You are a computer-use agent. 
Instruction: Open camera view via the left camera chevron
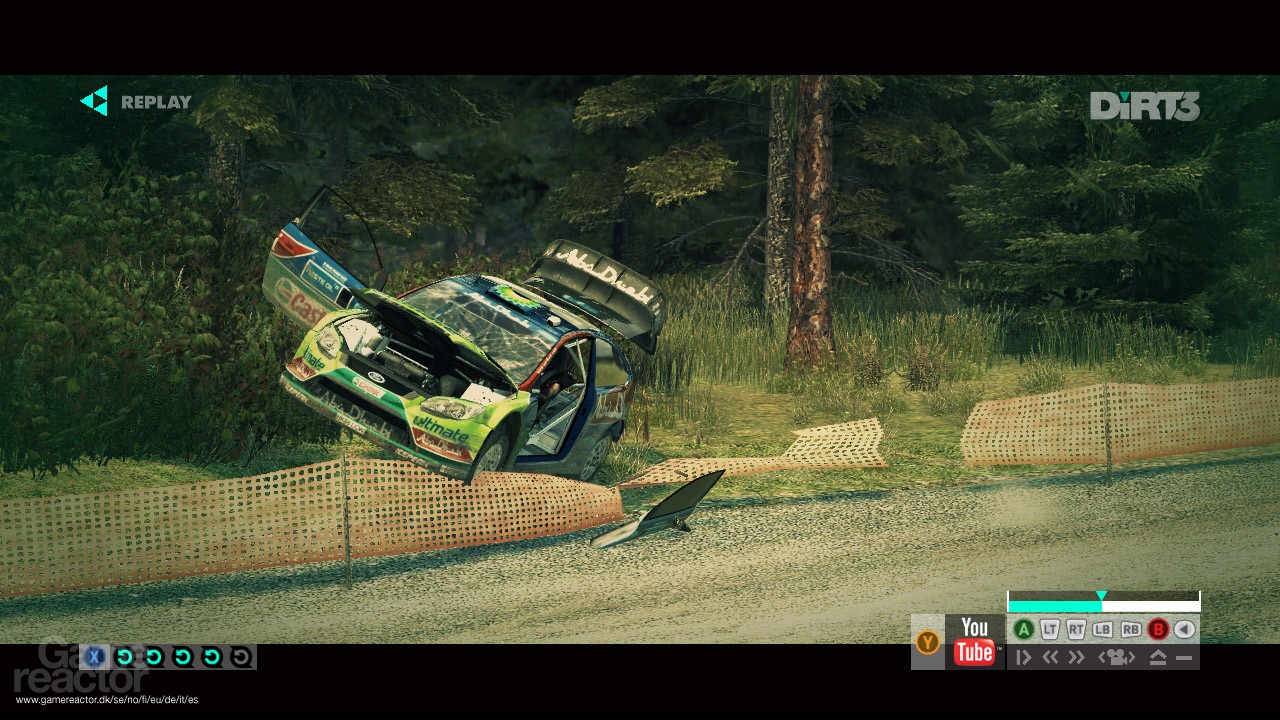1103,657
